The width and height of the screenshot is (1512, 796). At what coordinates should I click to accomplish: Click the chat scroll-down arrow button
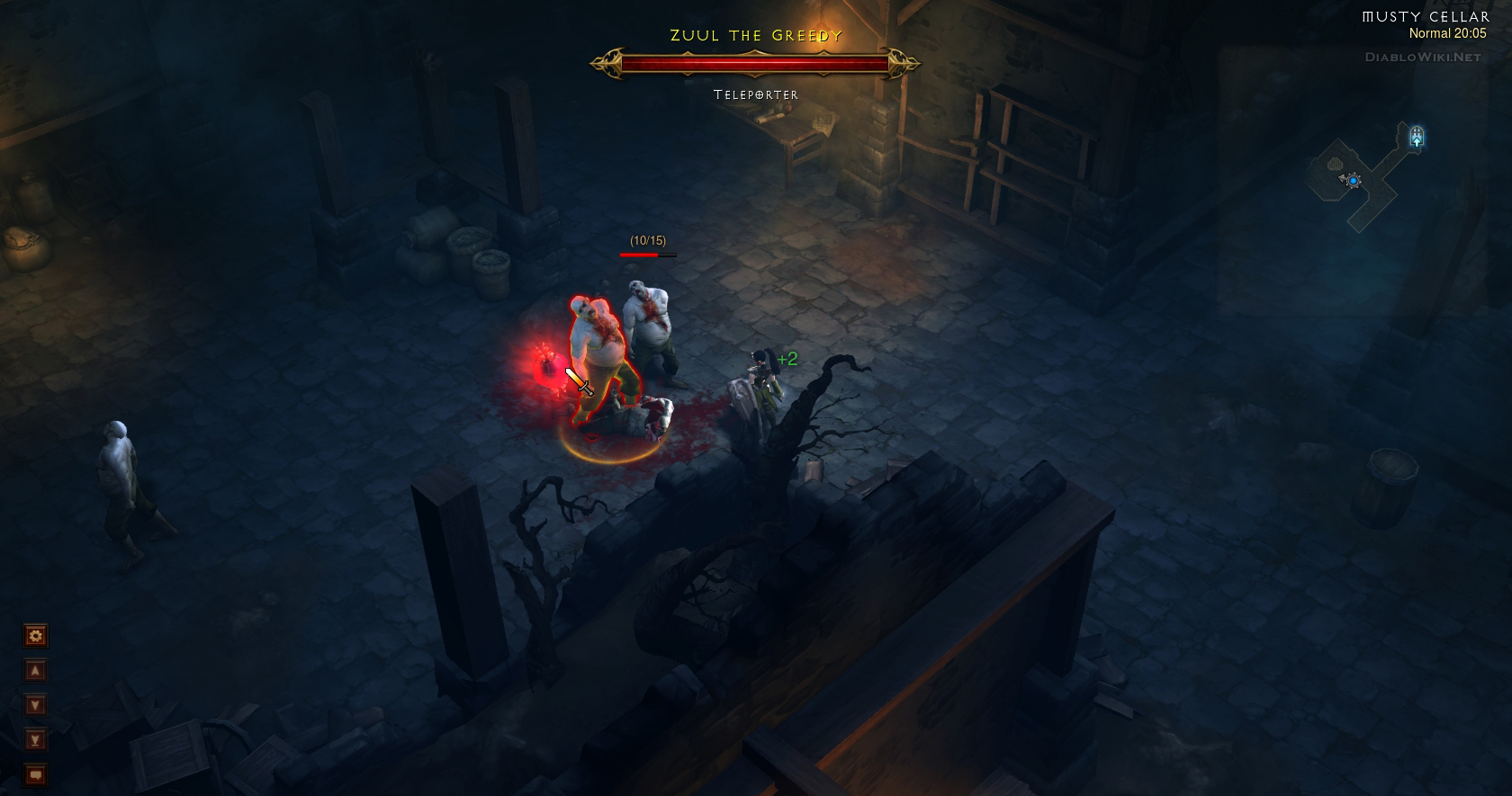tap(35, 705)
